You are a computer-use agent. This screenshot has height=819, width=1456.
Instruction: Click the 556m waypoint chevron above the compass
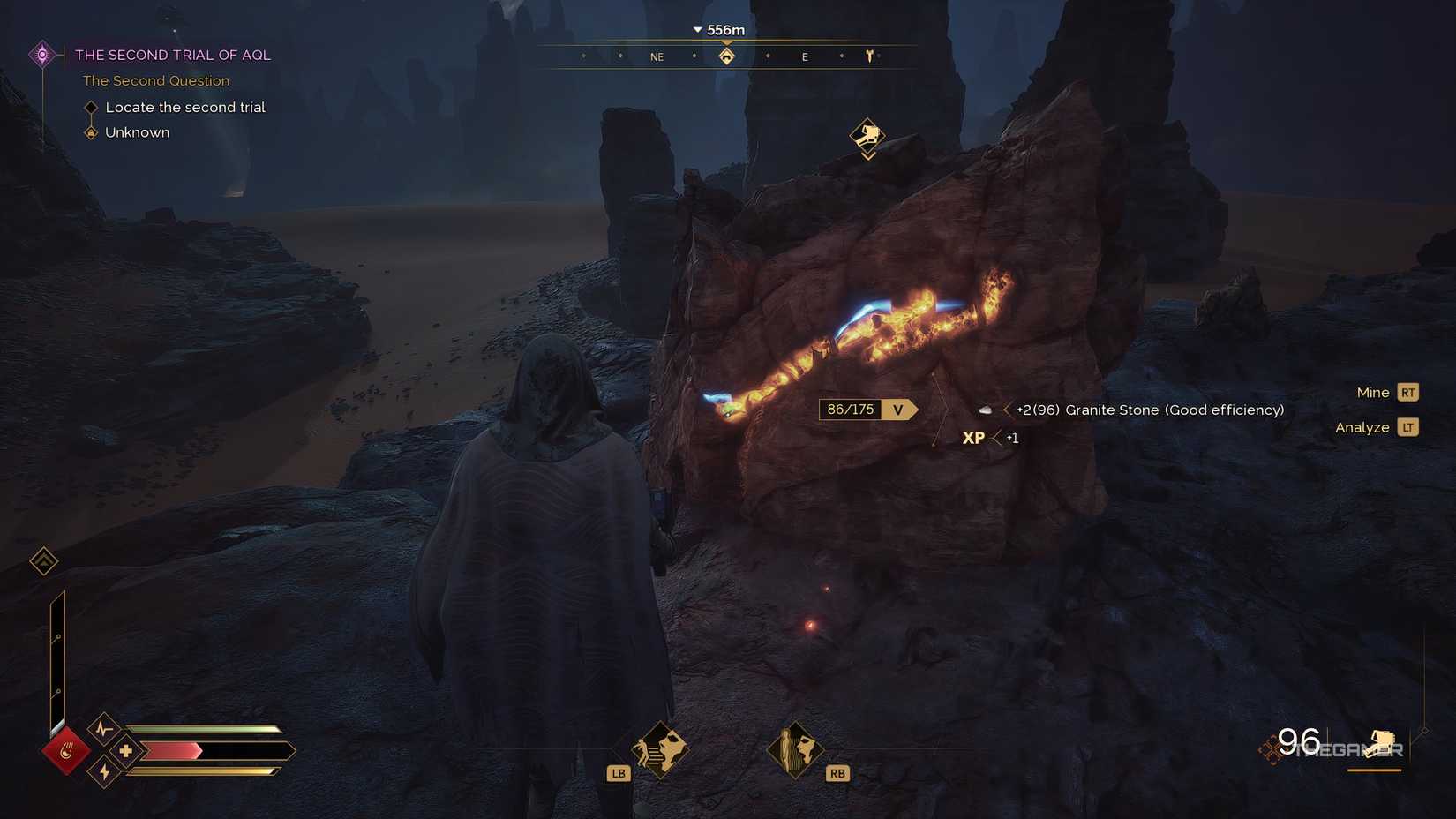point(697,29)
